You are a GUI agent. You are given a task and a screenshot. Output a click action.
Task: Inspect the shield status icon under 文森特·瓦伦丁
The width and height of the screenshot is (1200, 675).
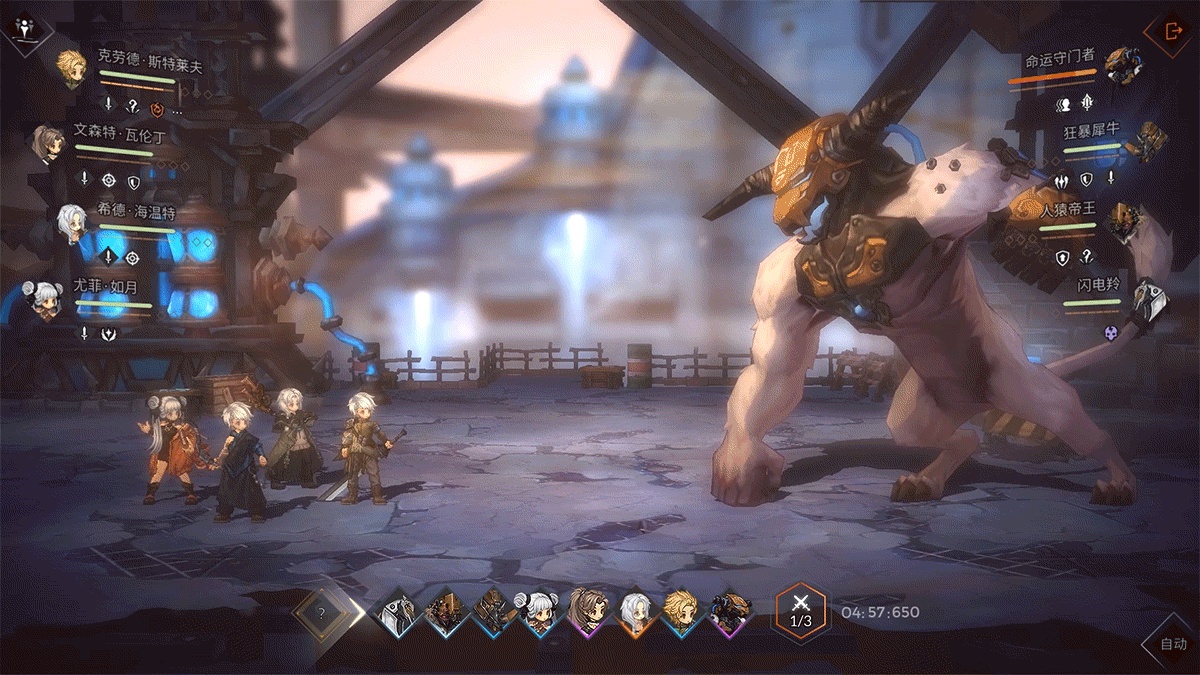pos(133,181)
